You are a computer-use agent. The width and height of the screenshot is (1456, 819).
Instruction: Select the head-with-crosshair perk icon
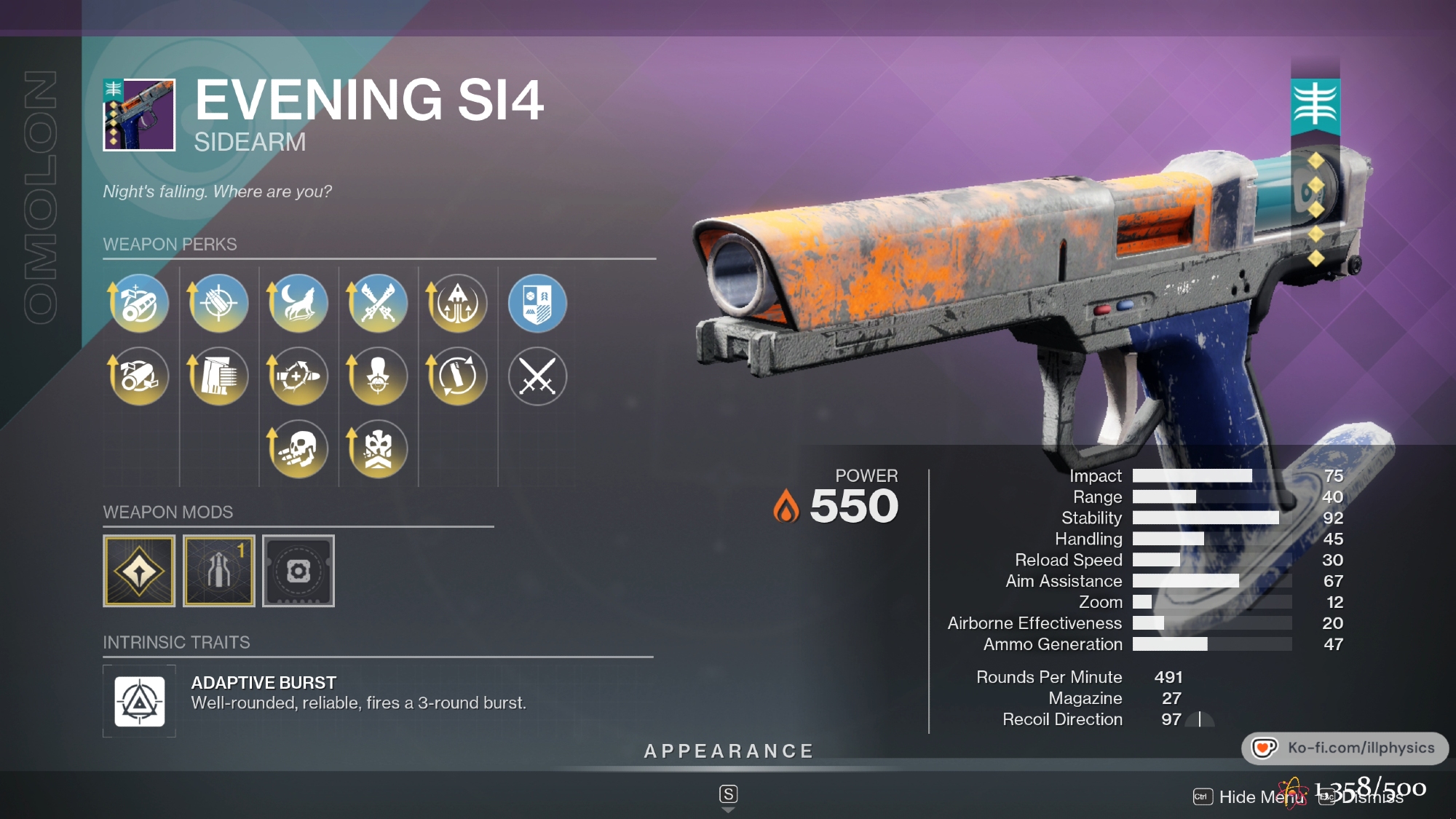378,376
